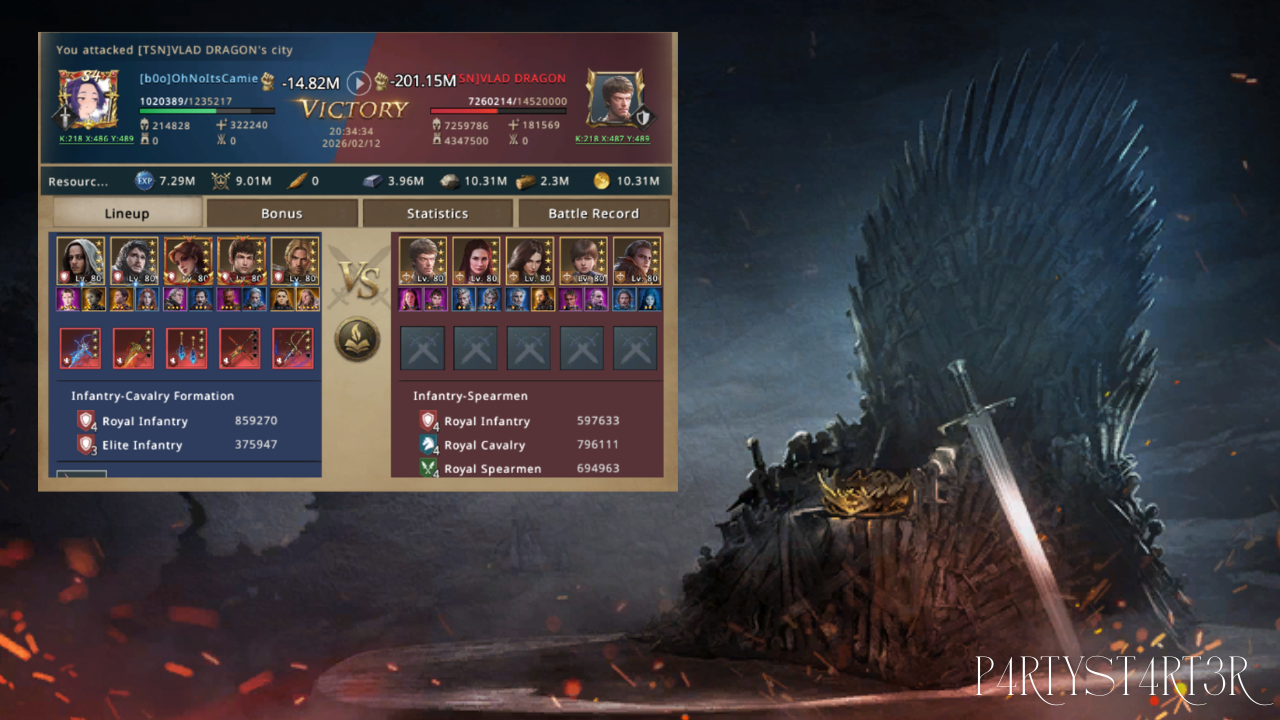
Task: Select the attacker's blond hero portrait
Action: (295, 261)
